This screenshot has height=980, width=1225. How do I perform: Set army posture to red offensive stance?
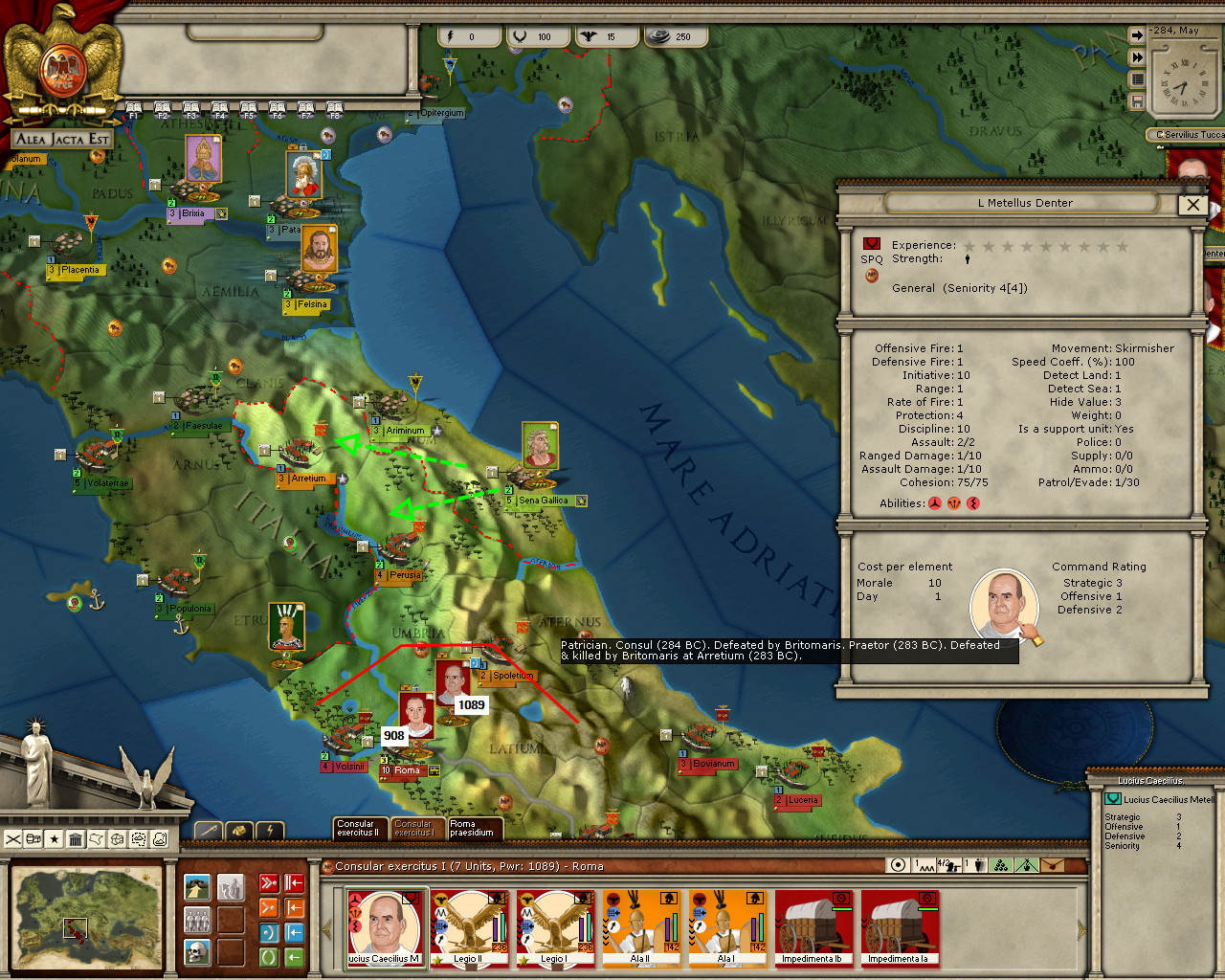[269, 882]
